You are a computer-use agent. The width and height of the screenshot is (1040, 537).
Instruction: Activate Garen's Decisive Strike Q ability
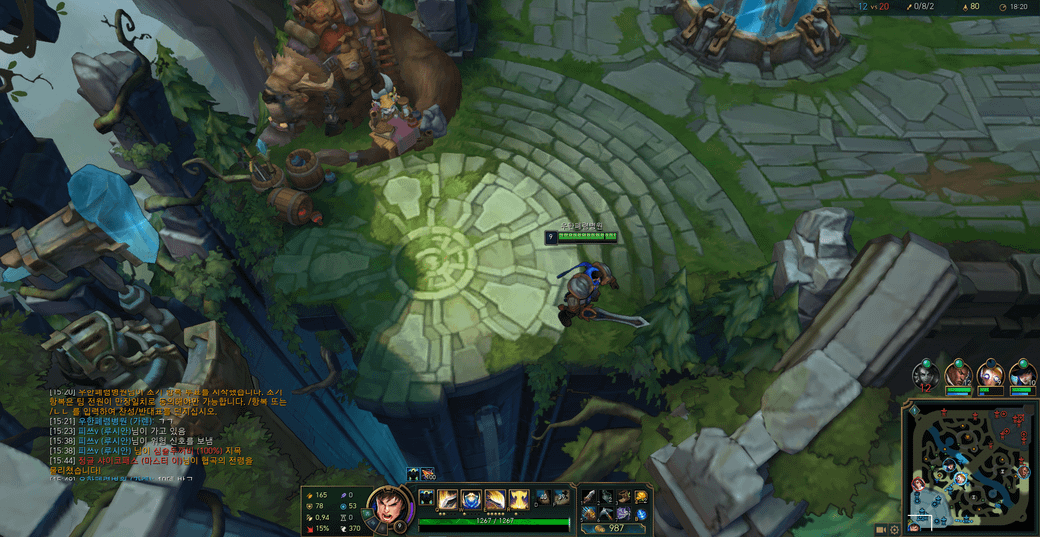pos(448,498)
